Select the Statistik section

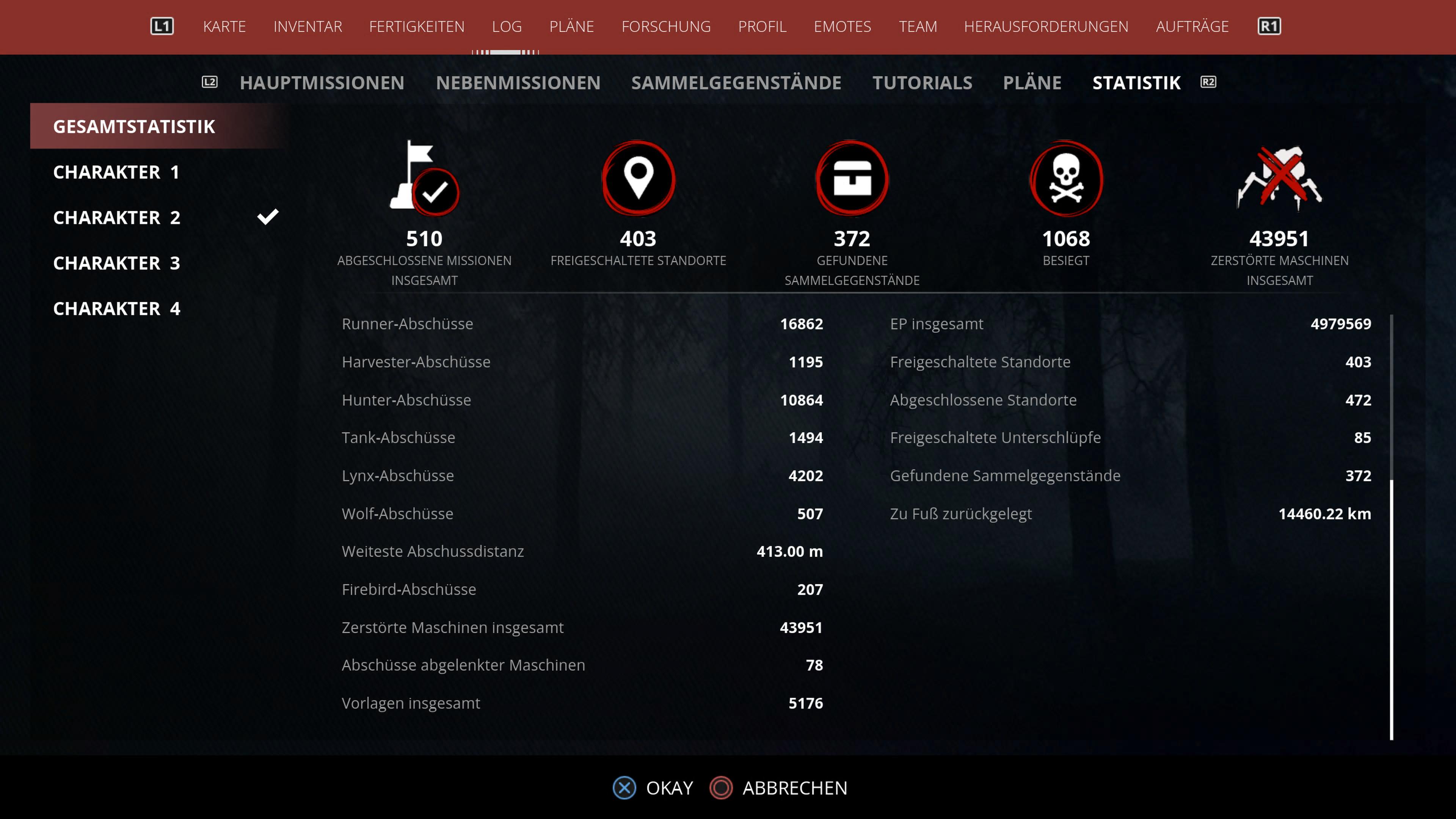(x=1136, y=83)
